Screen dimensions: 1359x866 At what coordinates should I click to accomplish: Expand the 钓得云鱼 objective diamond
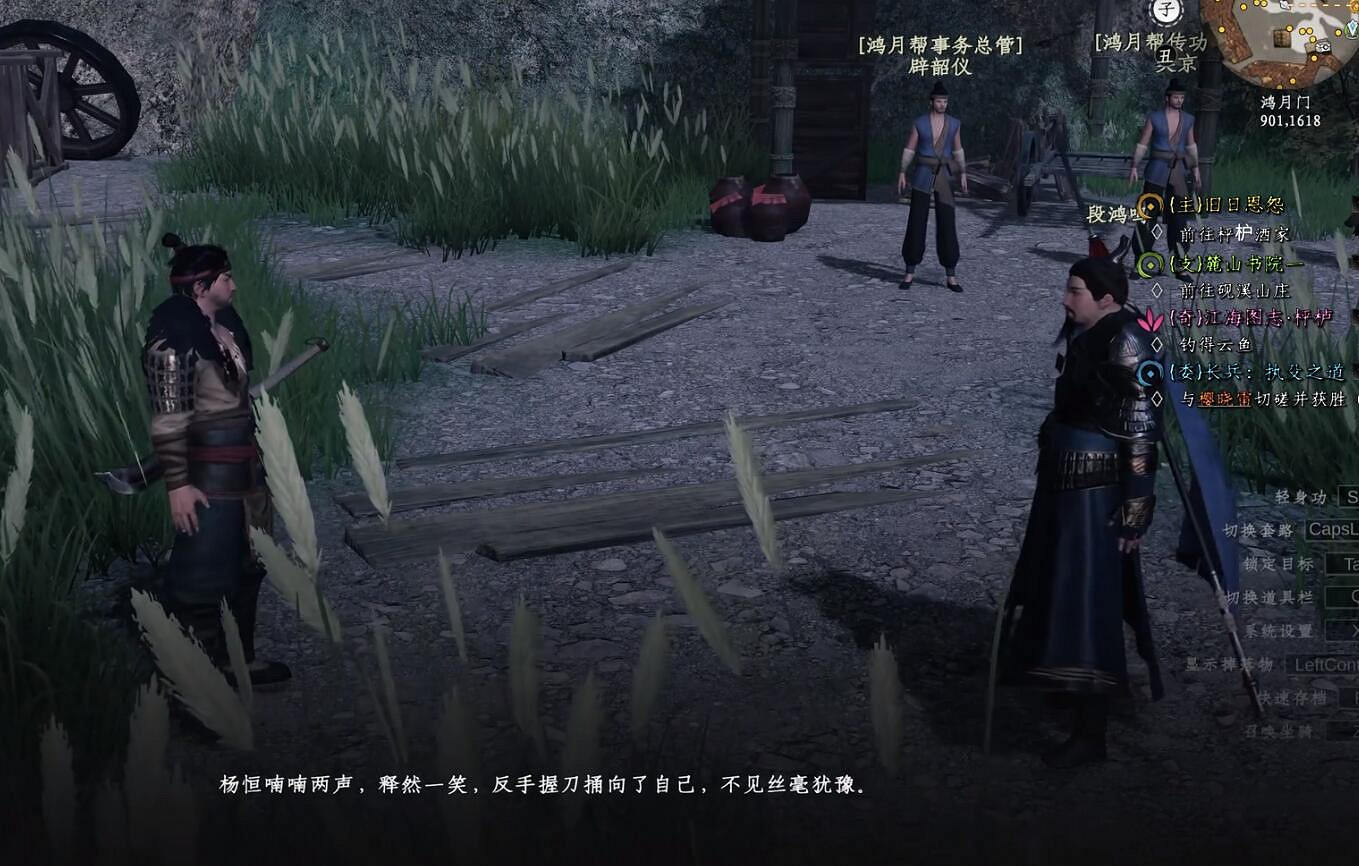1155,343
